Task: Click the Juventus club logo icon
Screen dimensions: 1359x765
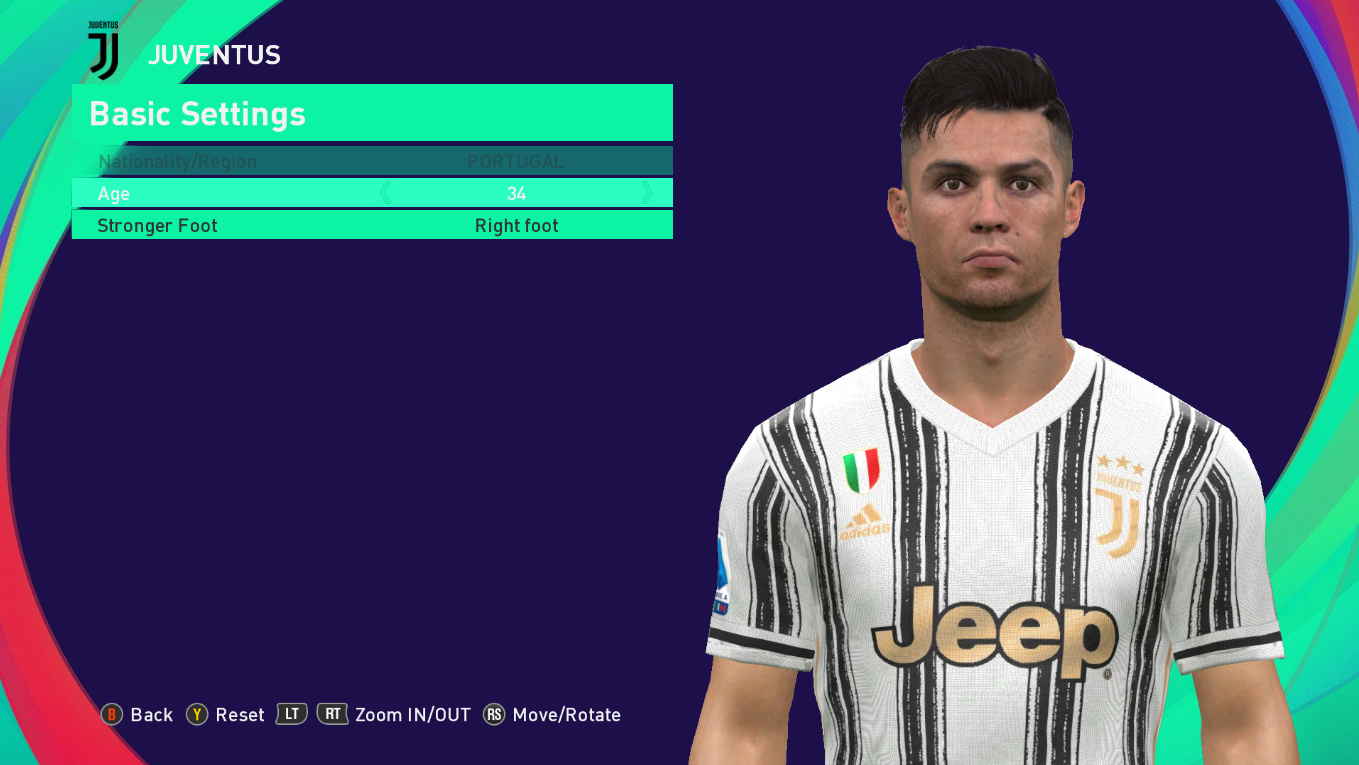Action: pyautogui.click(x=104, y=47)
